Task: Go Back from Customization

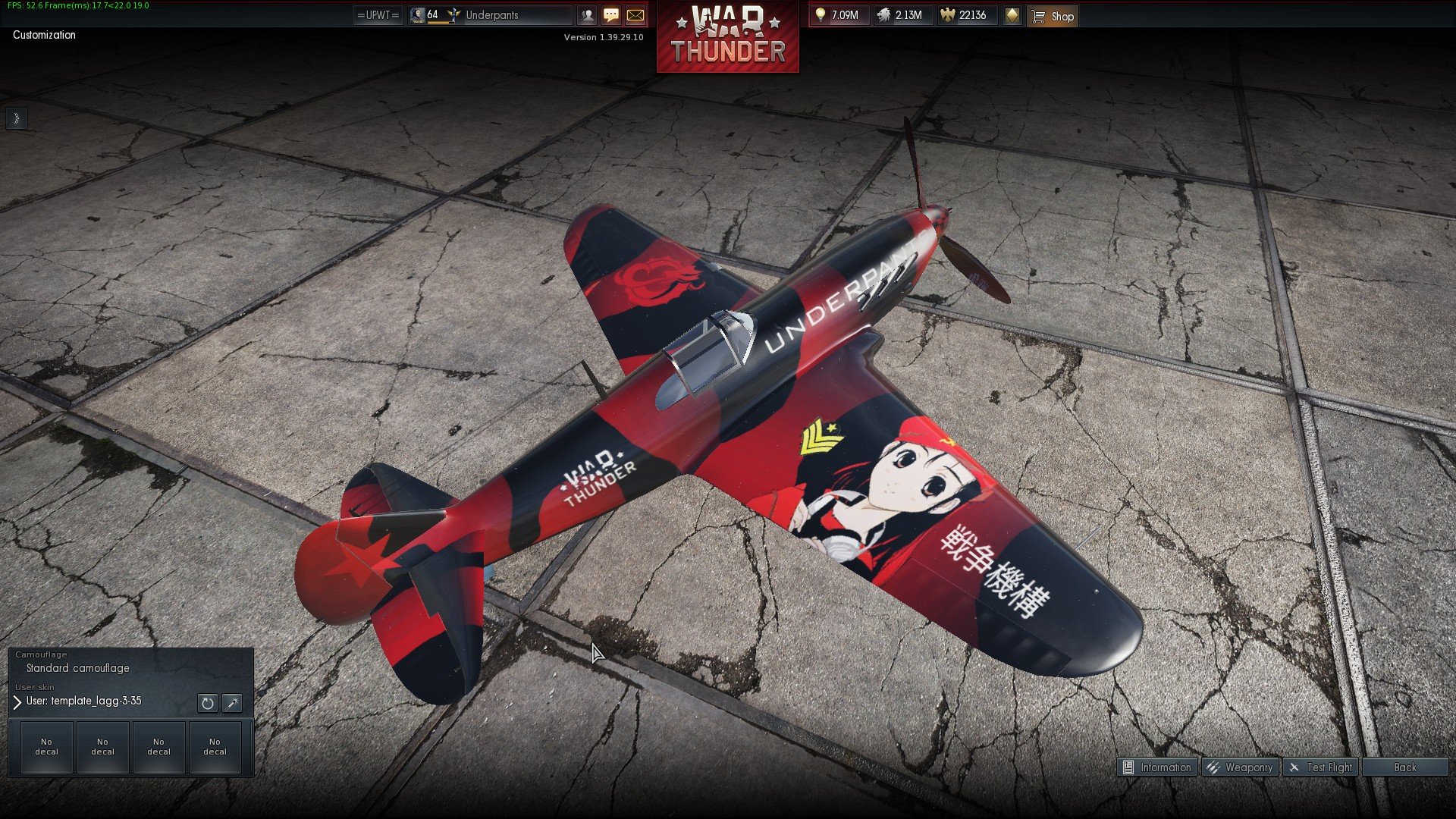Action: pyautogui.click(x=1404, y=767)
